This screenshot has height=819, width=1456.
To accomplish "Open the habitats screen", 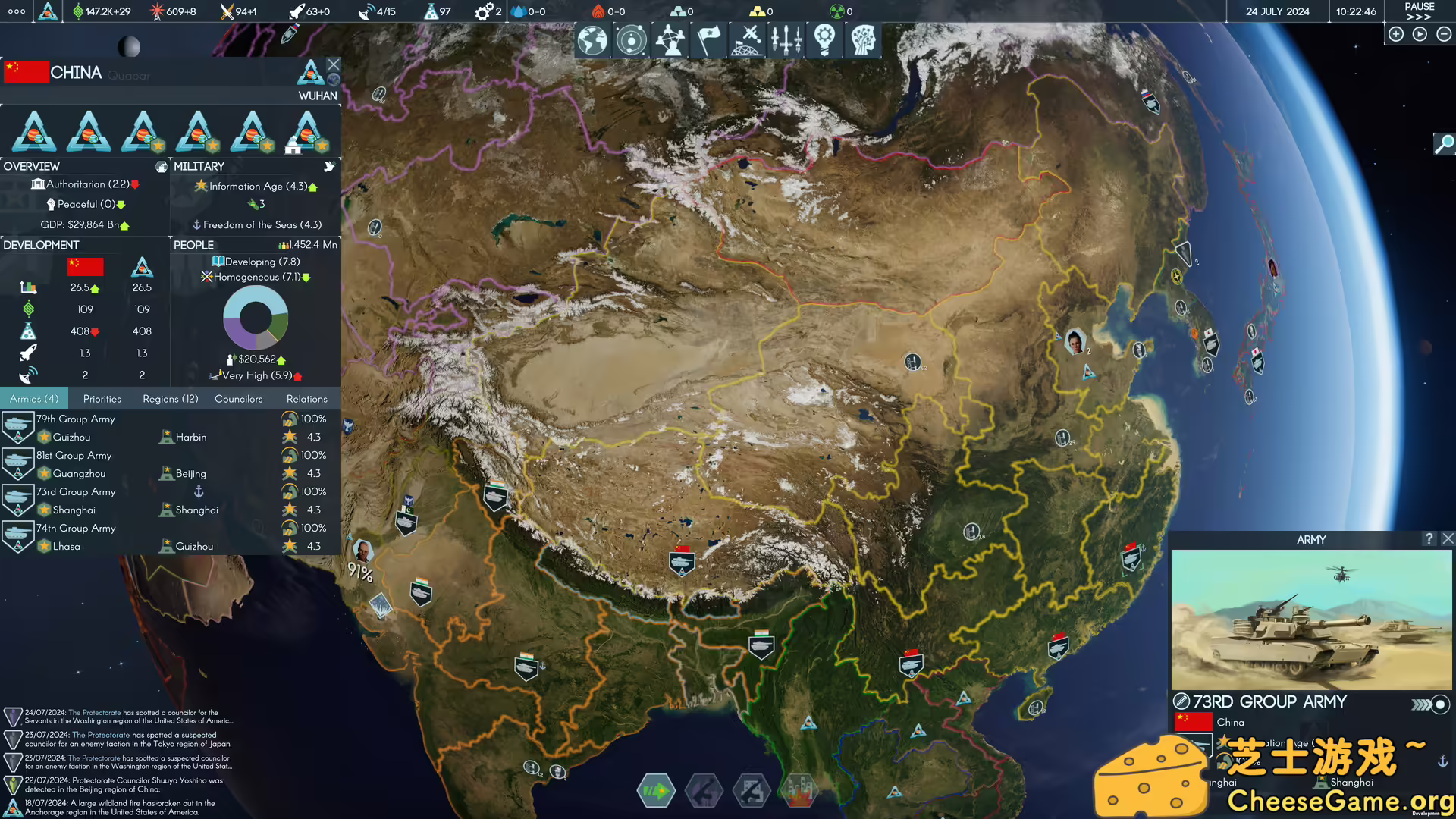I will point(748,40).
